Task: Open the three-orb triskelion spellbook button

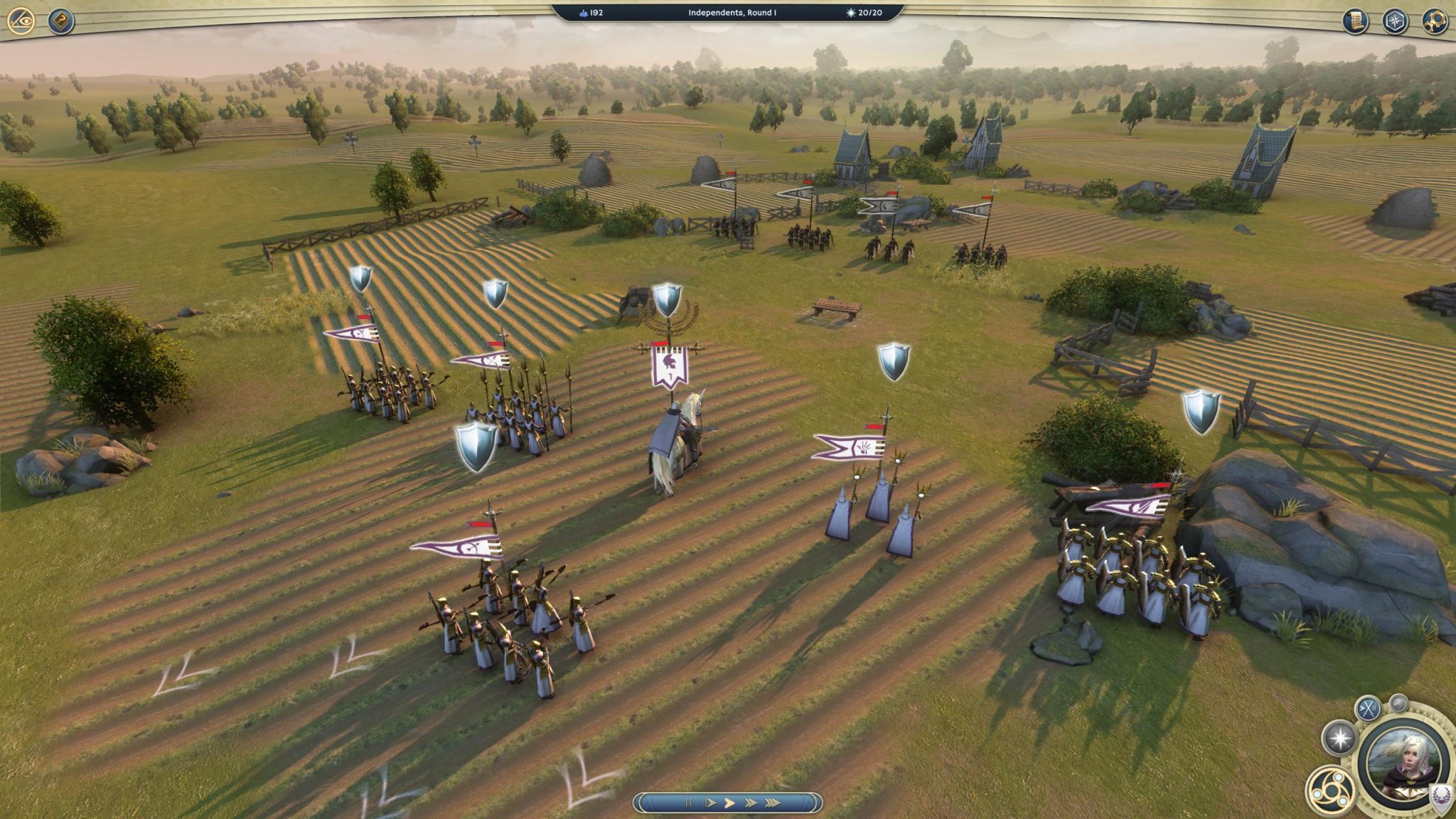Action: point(1329,790)
